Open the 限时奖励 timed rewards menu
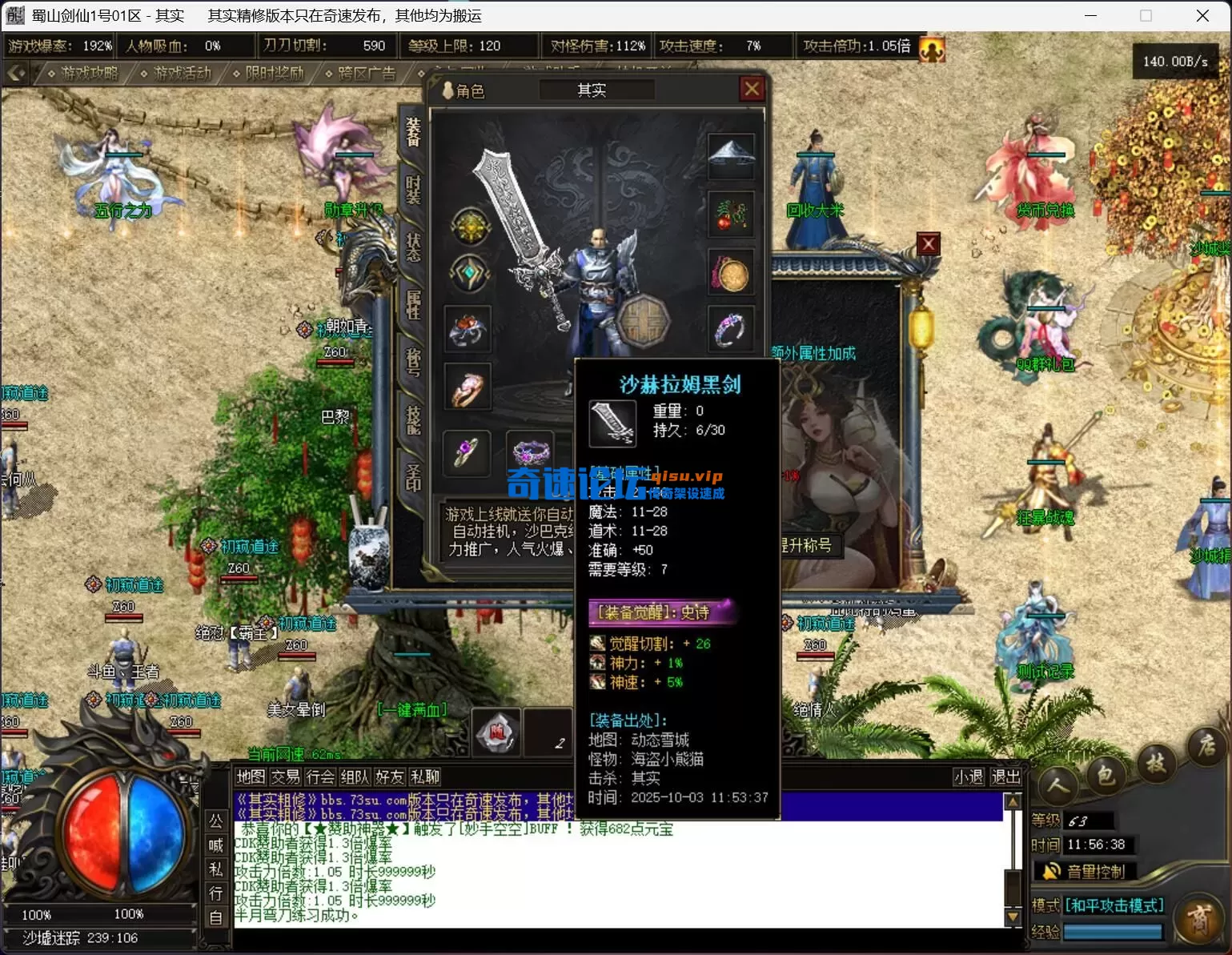Viewport: 1232px width, 955px height. 269,73
